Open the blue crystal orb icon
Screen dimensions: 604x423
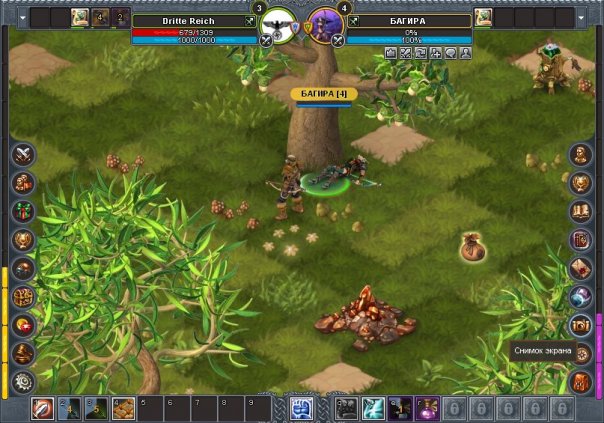pos(580,297)
